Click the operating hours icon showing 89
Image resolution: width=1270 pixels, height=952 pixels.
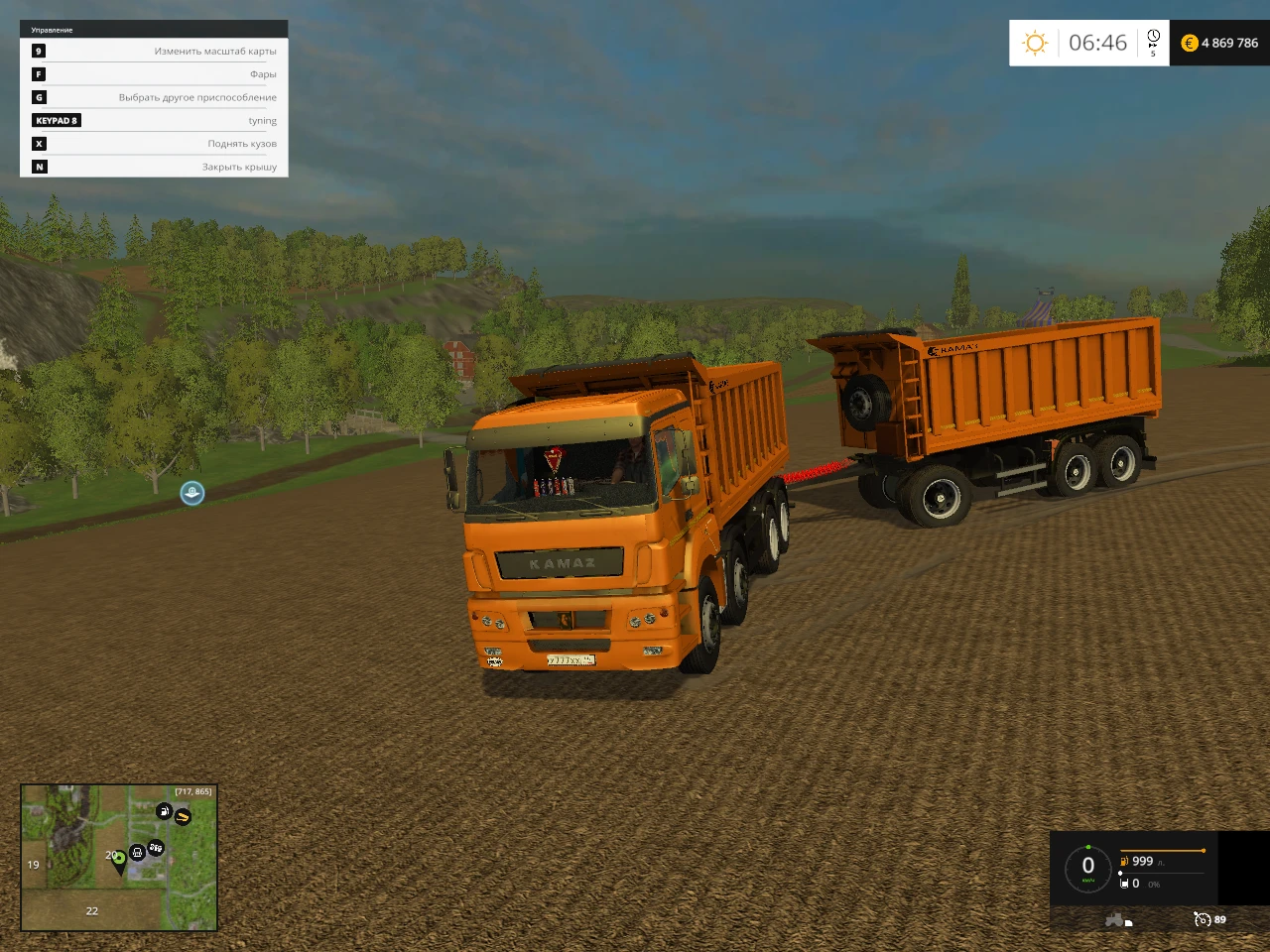(1204, 920)
